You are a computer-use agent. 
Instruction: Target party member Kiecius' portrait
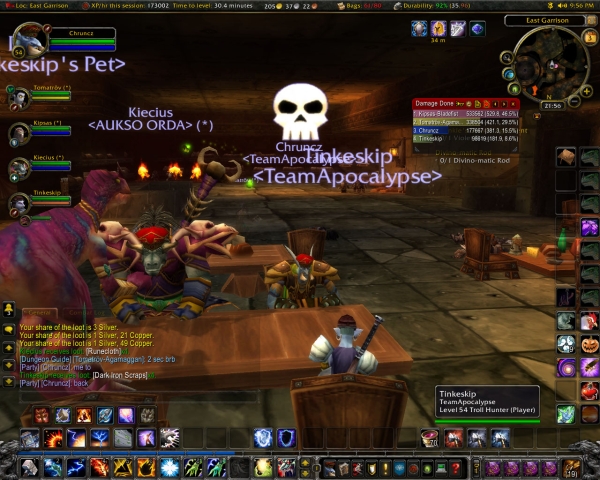click(18, 167)
